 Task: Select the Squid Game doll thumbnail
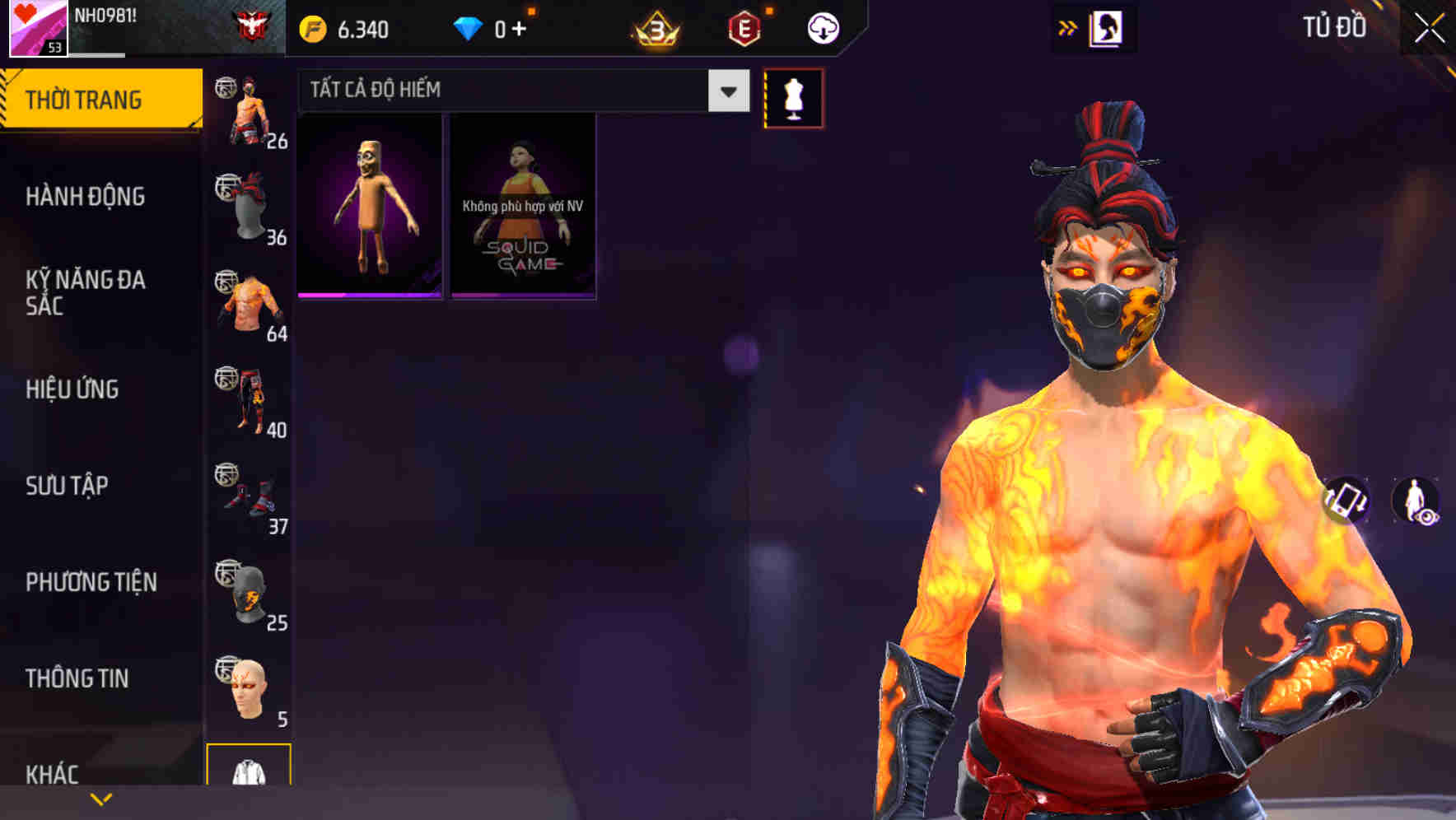[523, 206]
